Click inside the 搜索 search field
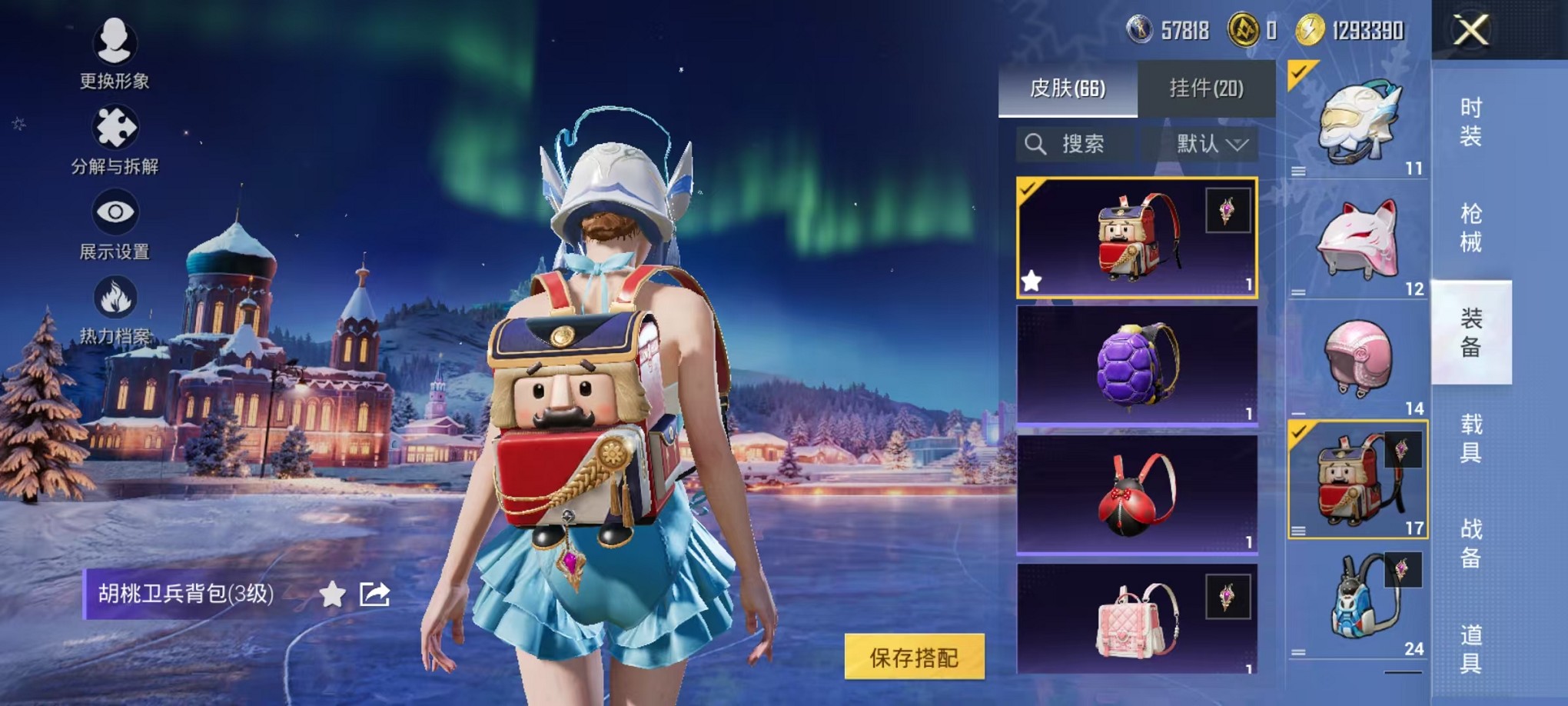Image resolution: width=1568 pixels, height=706 pixels. [x=1085, y=143]
